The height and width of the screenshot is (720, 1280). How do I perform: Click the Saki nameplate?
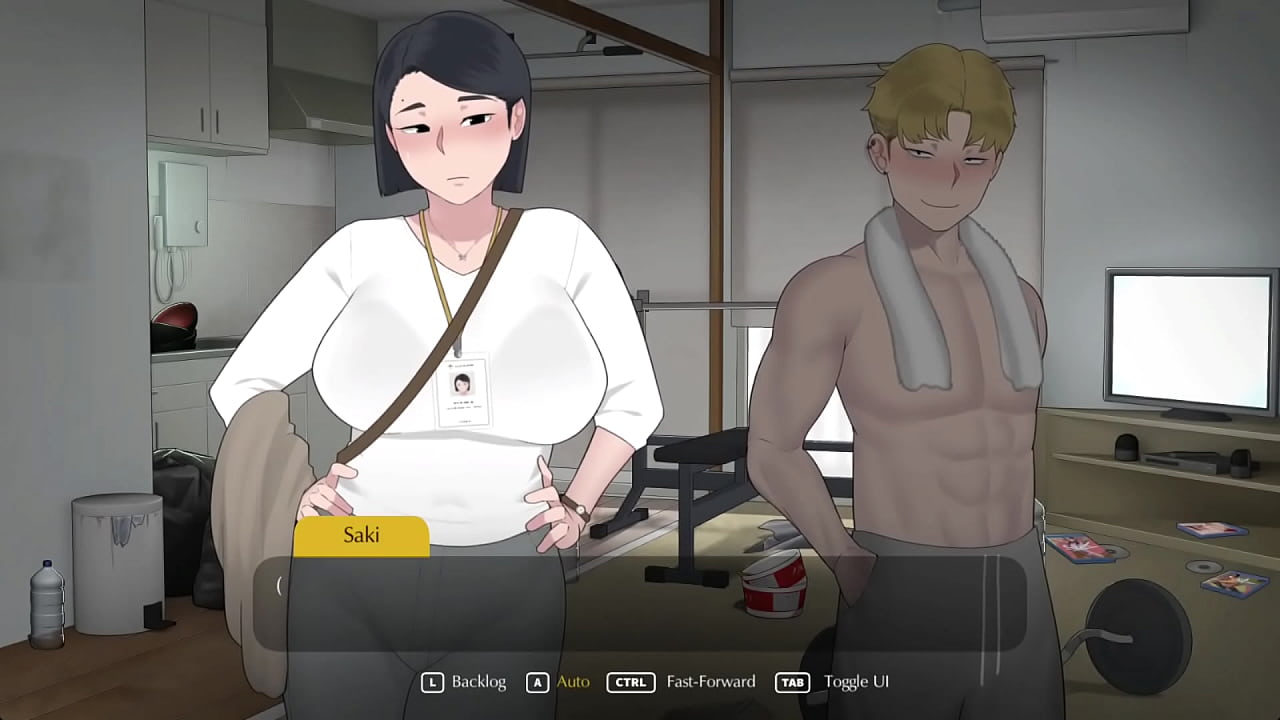360,535
